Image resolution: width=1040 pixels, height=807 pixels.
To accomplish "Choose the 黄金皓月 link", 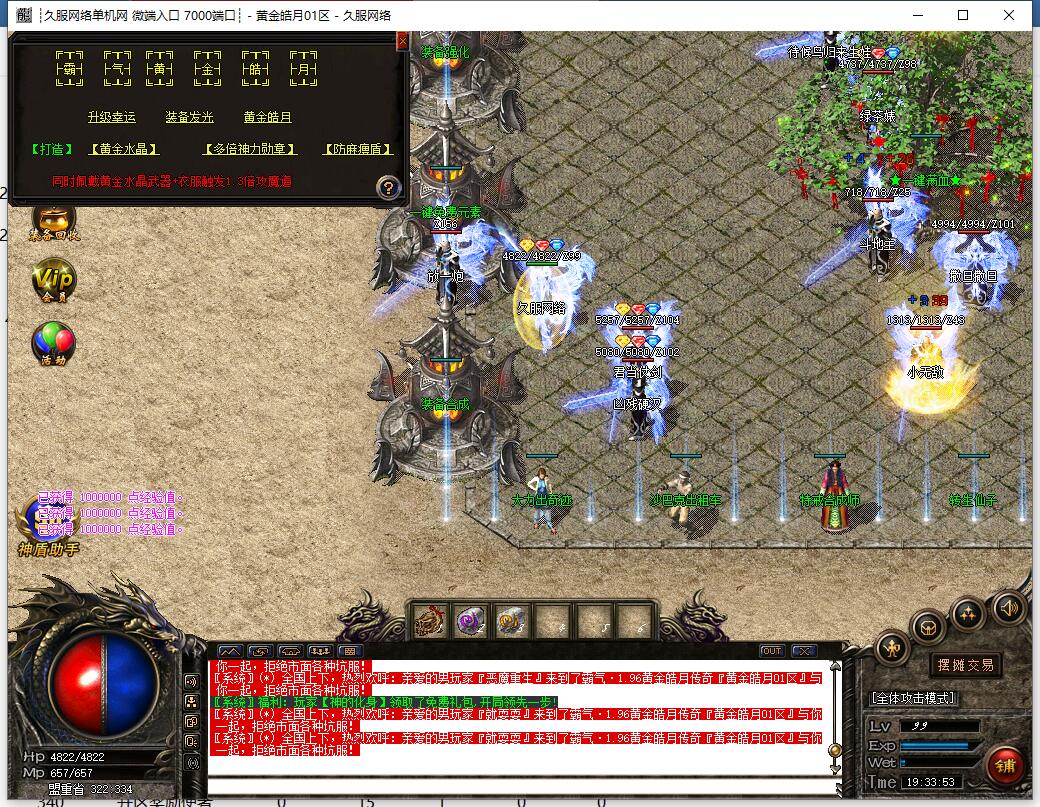I will (x=267, y=117).
